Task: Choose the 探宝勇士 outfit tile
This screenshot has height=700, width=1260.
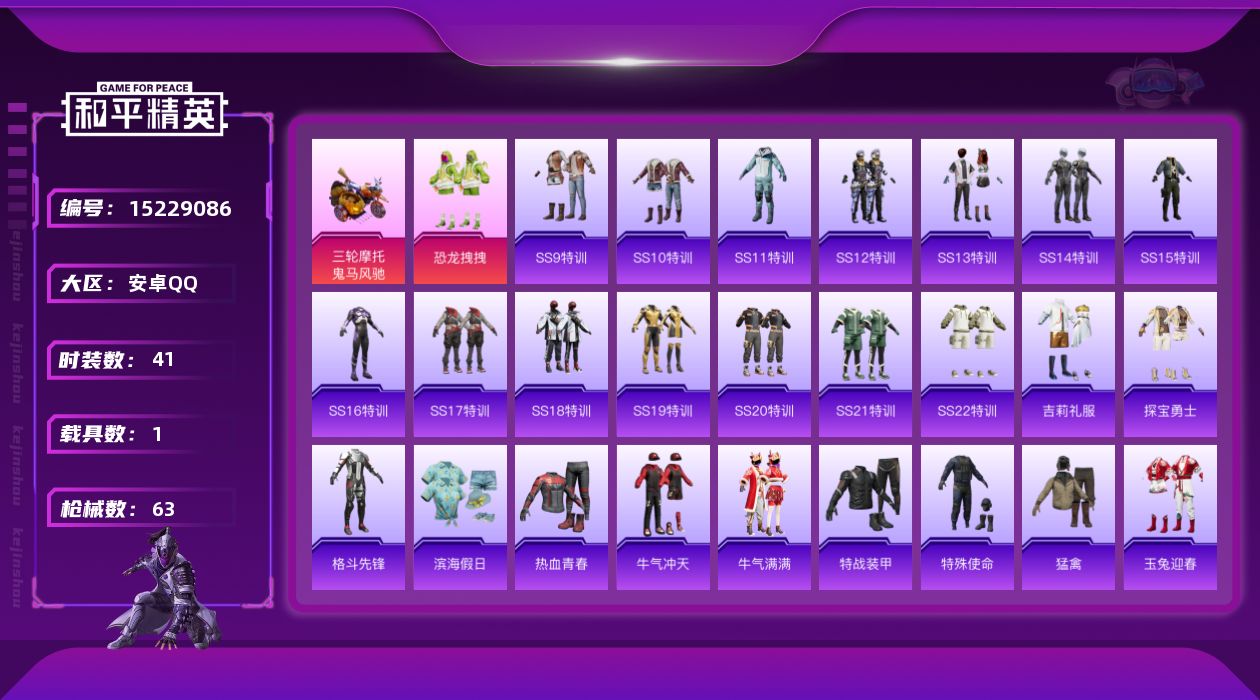Action: click(x=1170, y=364)
